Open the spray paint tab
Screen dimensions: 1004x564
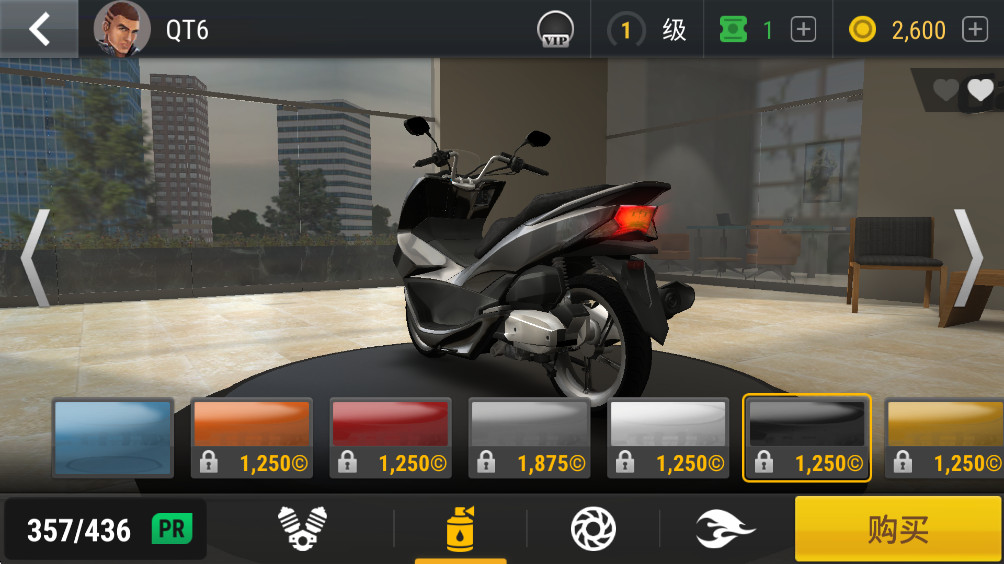[460, 528]
